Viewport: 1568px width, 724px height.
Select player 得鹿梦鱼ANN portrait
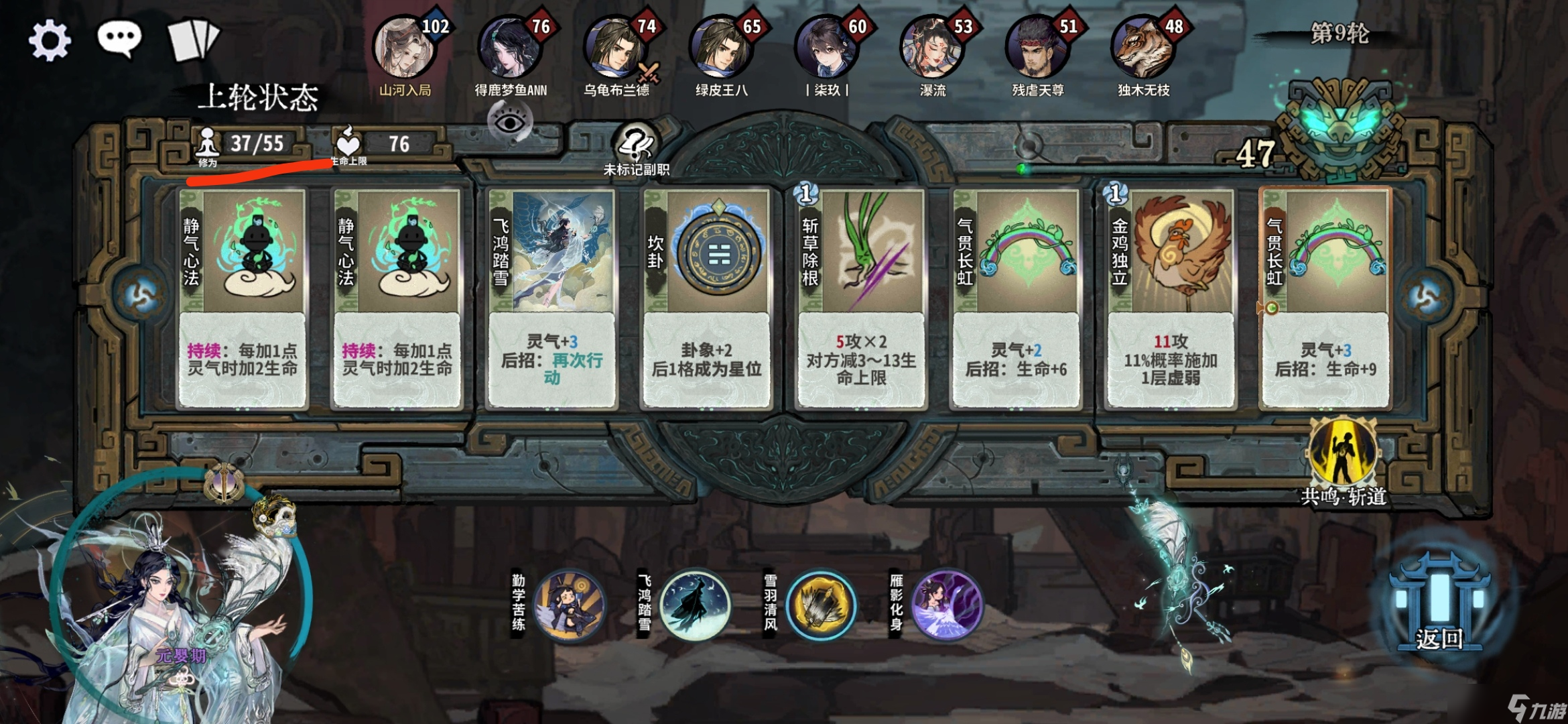[x=509, y=48]
